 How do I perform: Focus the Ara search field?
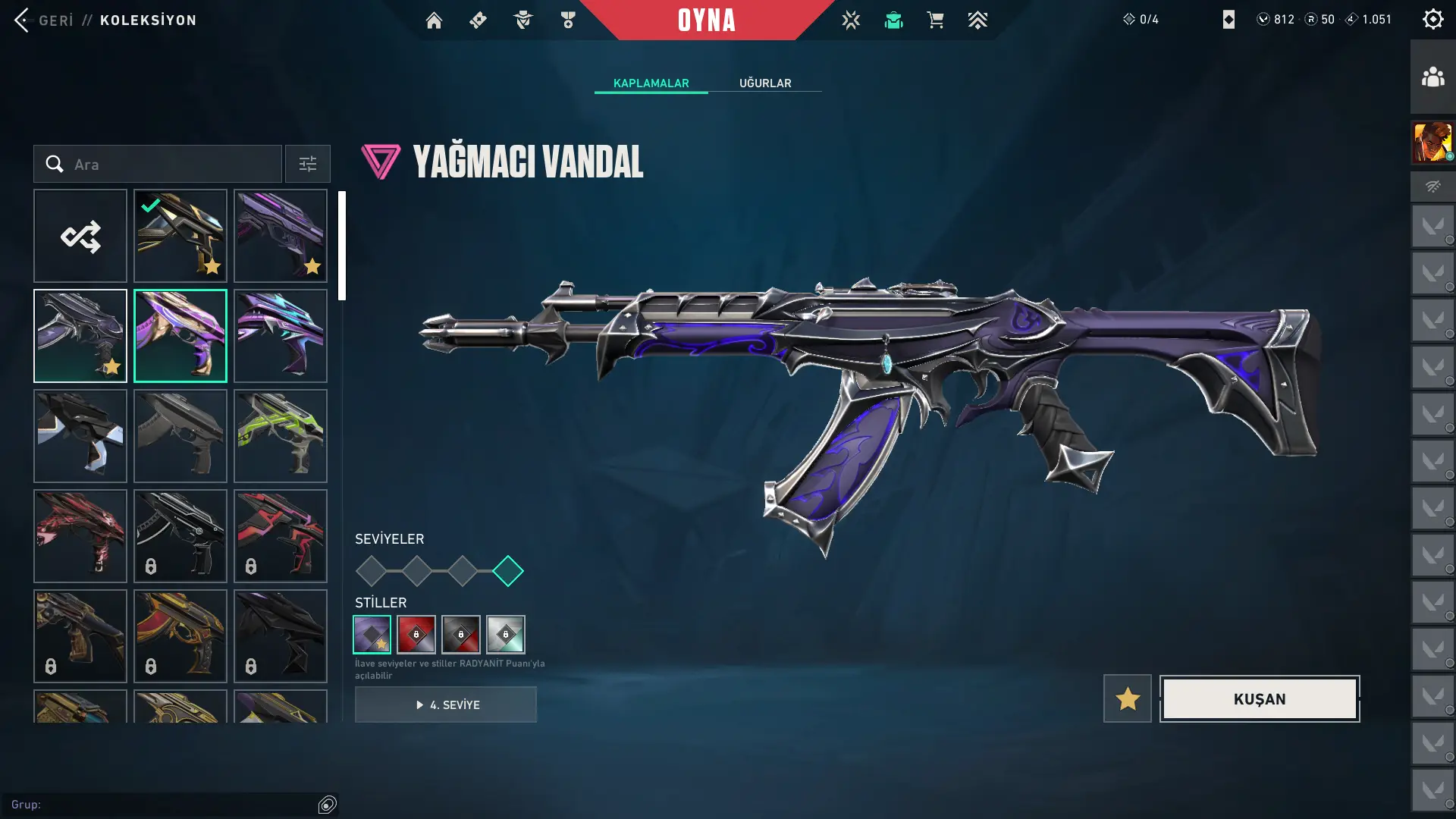[171, 165]
